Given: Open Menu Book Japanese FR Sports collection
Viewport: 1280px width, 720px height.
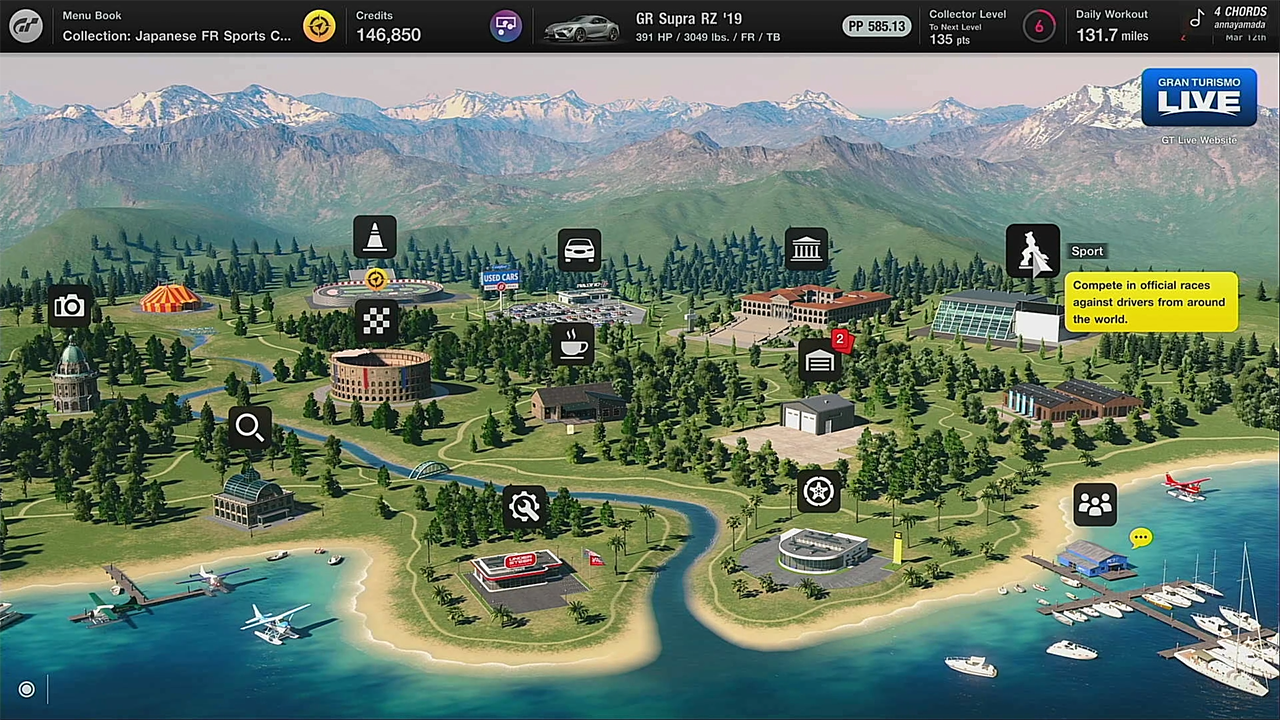Looking at the screenshot, I should pyautogui.click(x=176, y=27).
